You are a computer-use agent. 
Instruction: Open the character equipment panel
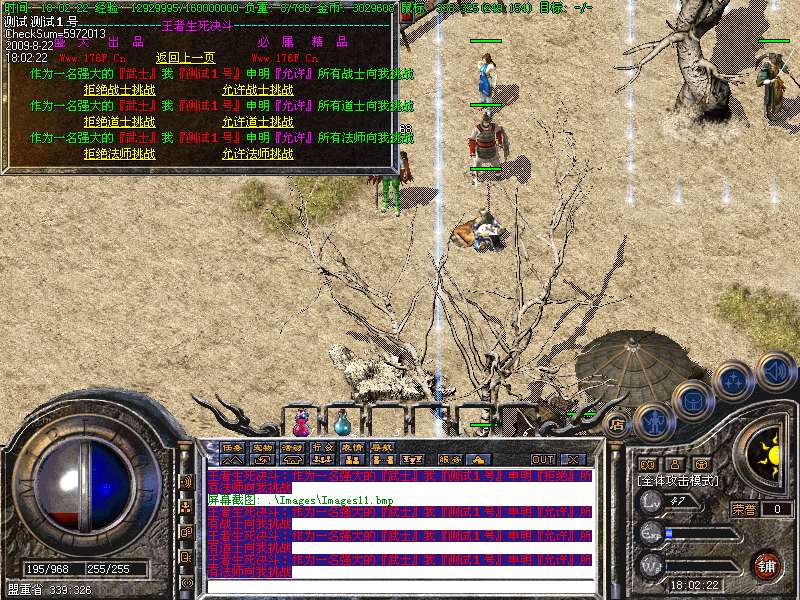coord(652,421)
